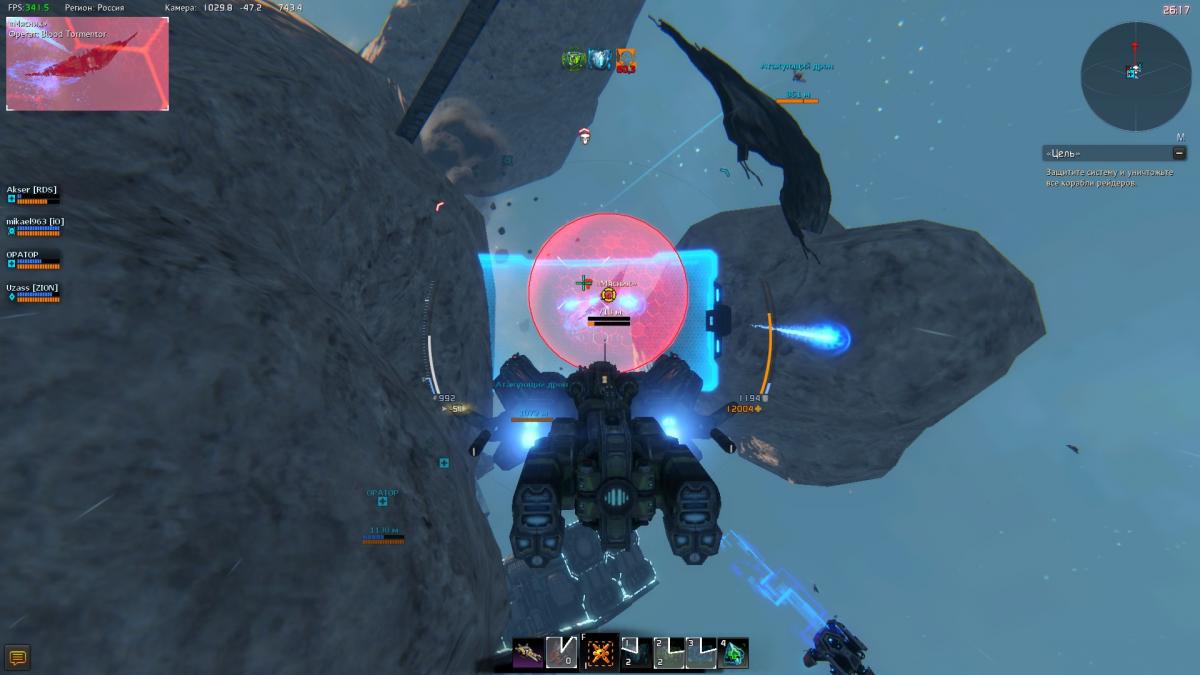Image resolution: width=1200 pixels, height=675 pixels.
Task: Activate the orange crossed special module
Action: 600,653
